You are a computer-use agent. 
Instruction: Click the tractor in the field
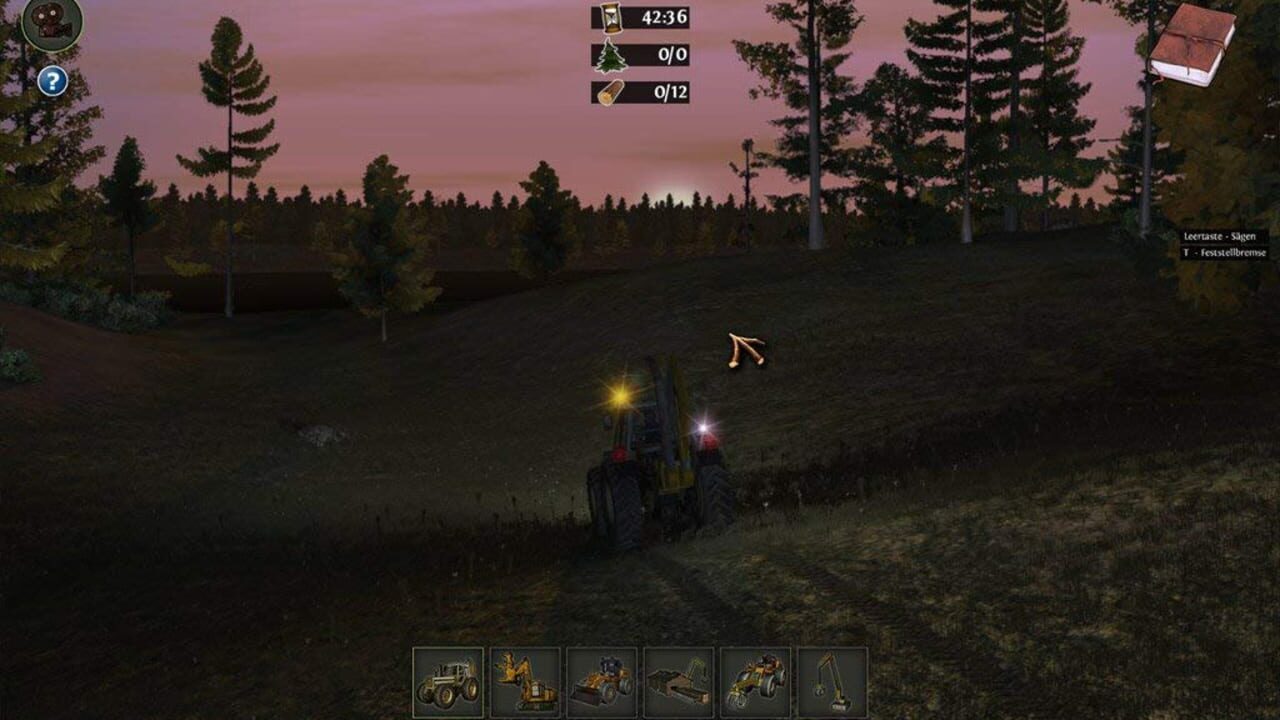pos(660,470)
